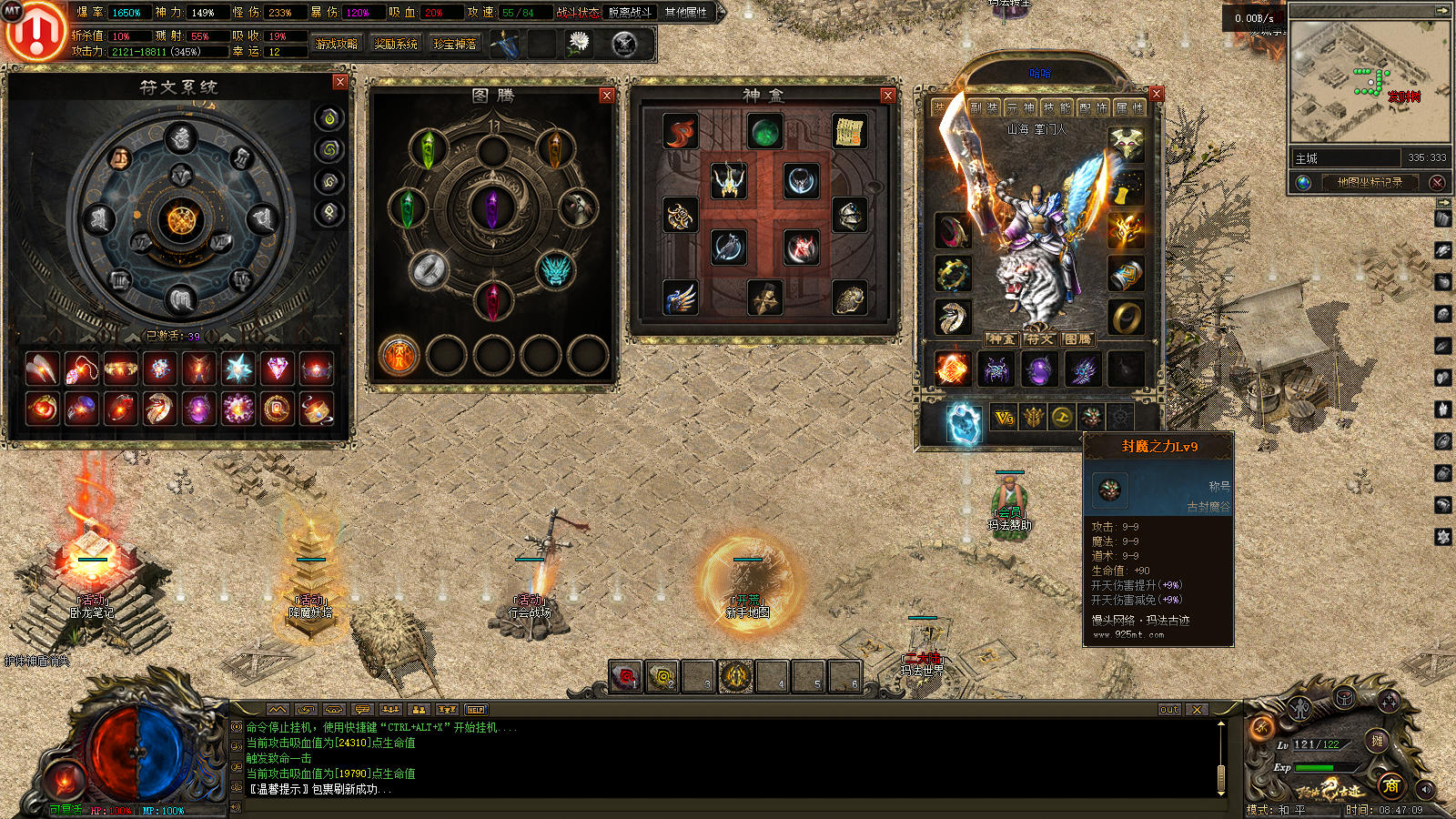Open the 奖励系统 reward system
The height and width of the screenshot is (819, 1456).
(x=396, y=44)
